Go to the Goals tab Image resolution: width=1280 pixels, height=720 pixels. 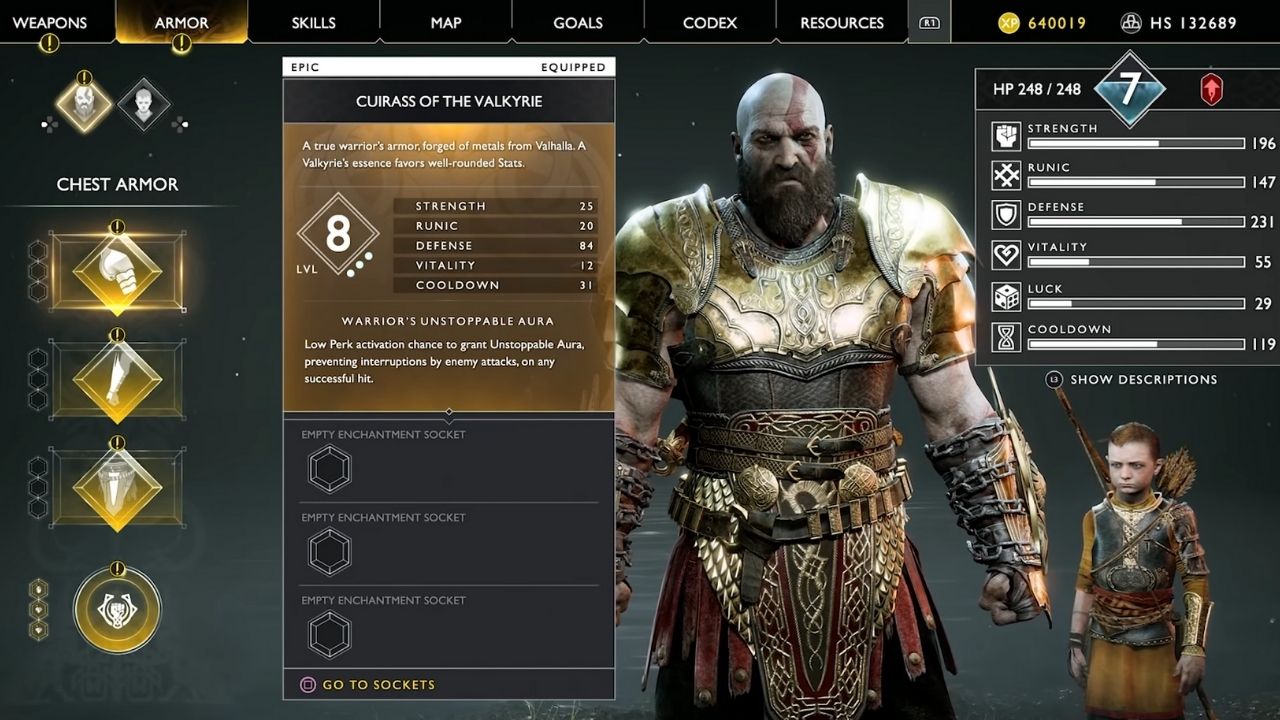[x=578, y=22]
